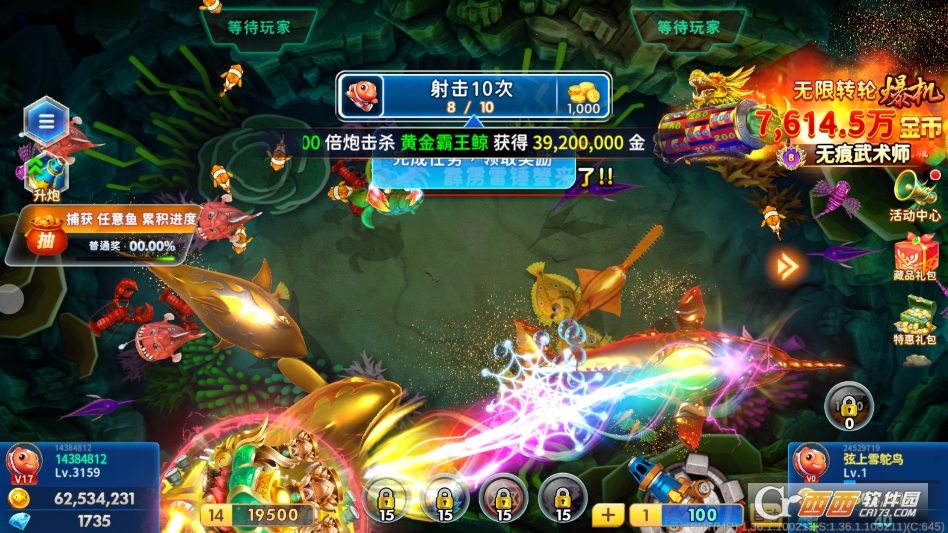View 弦上雪鸵鸟 player avatar

click(x=811, y=463)
